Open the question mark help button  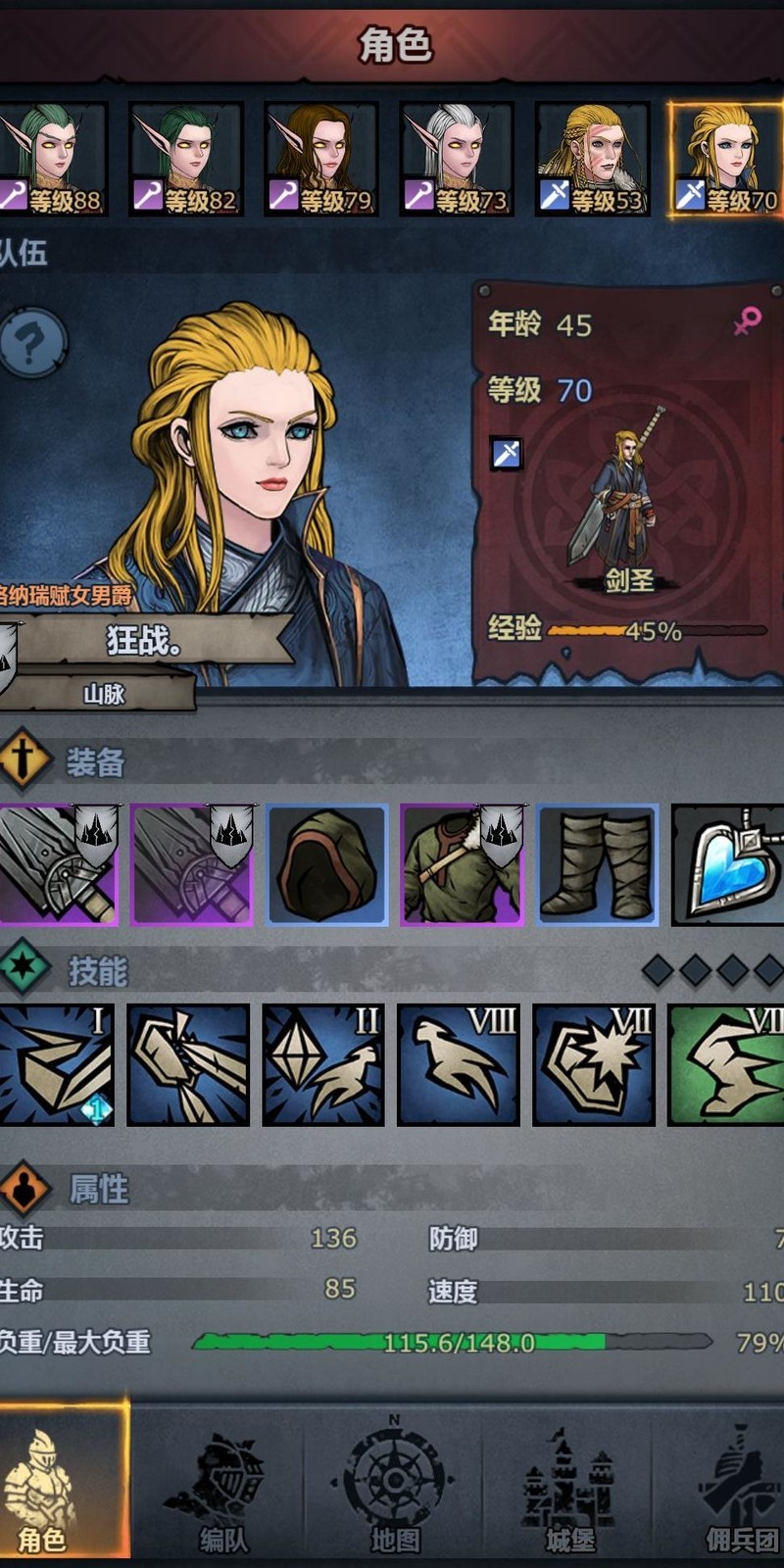pyautogui.click(x=31, y=344)
